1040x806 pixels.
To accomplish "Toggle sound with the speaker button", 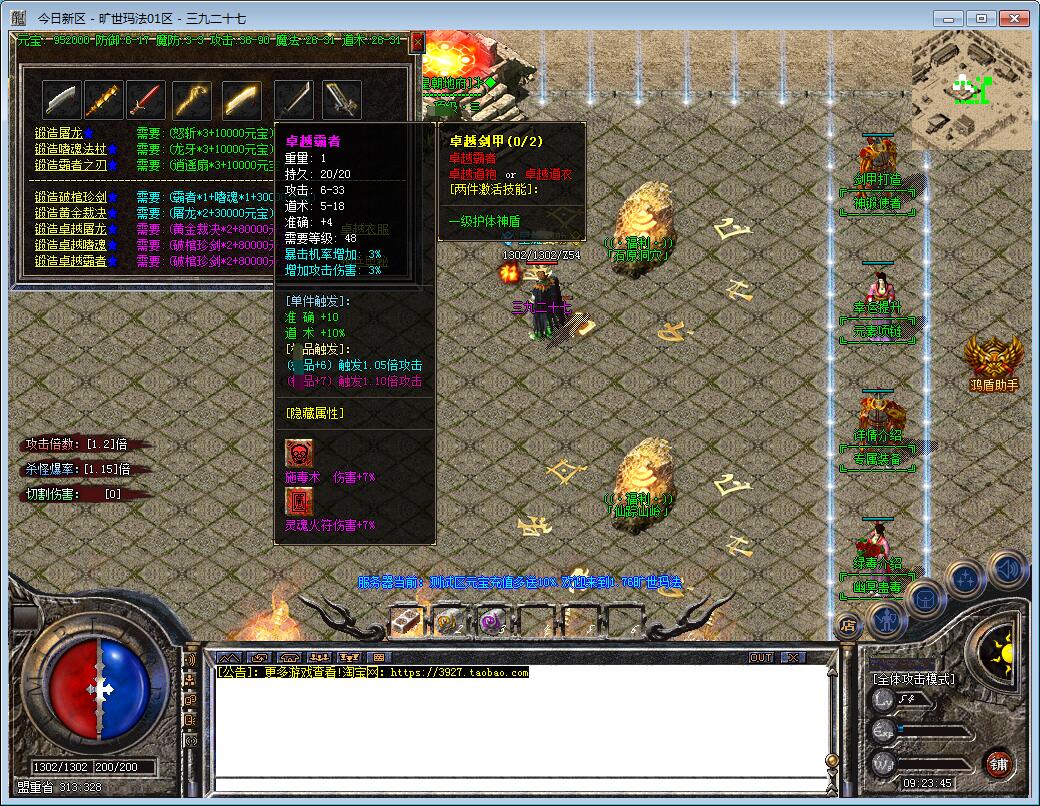I will (1006, 568).
